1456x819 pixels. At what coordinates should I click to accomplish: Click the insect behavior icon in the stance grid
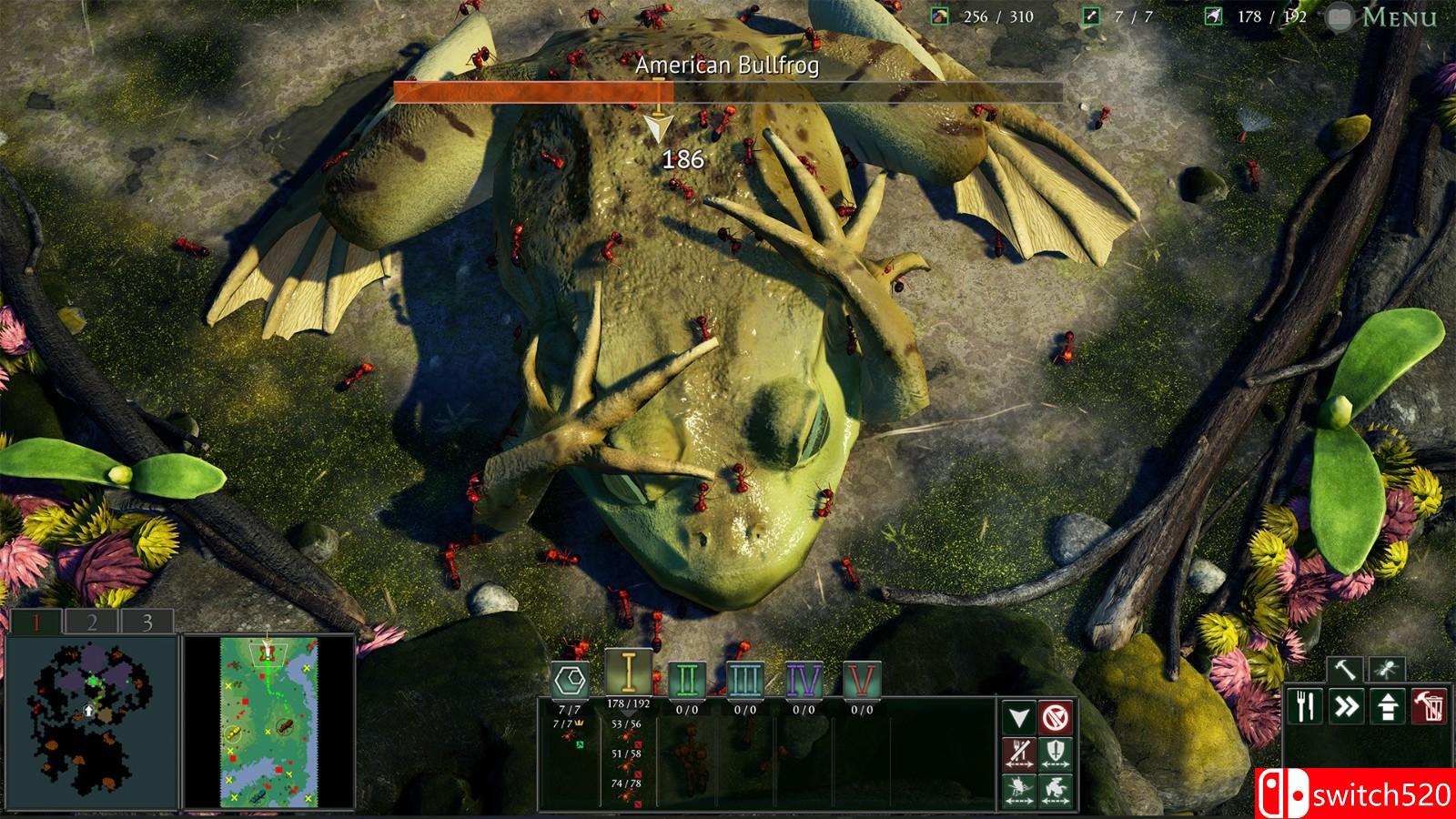(x=1019, y=790)
